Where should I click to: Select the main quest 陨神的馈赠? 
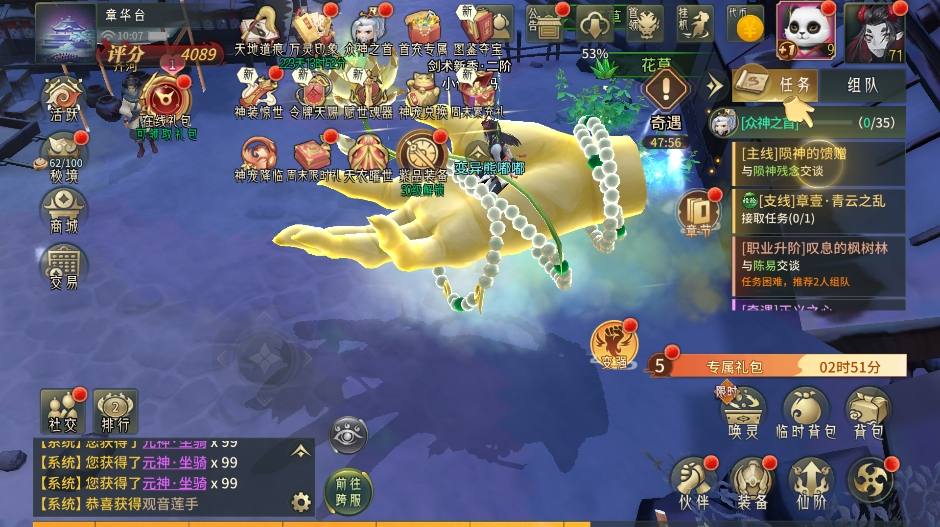tap(820, 161)
